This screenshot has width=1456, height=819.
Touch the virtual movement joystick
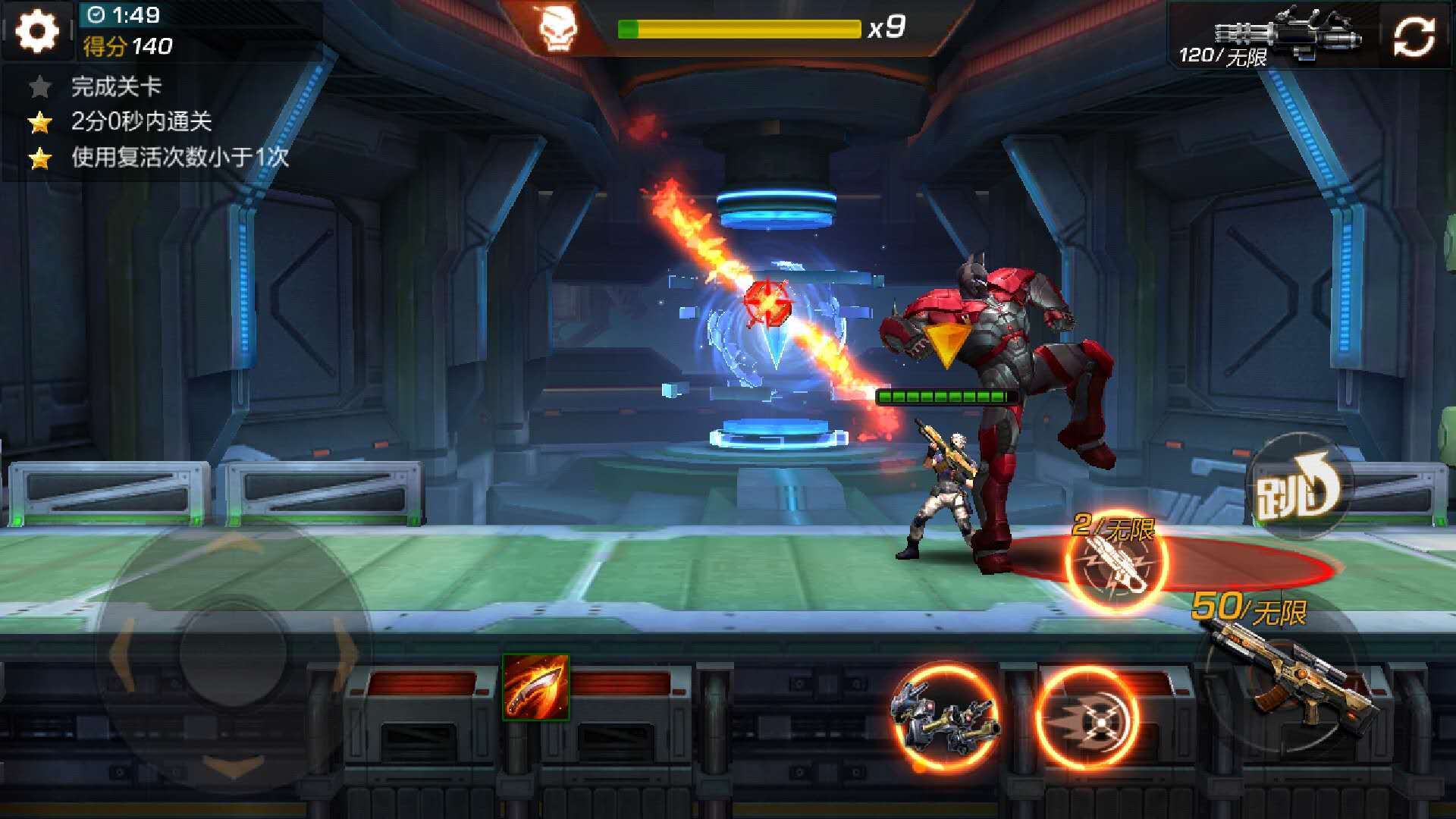coord(233,652)
